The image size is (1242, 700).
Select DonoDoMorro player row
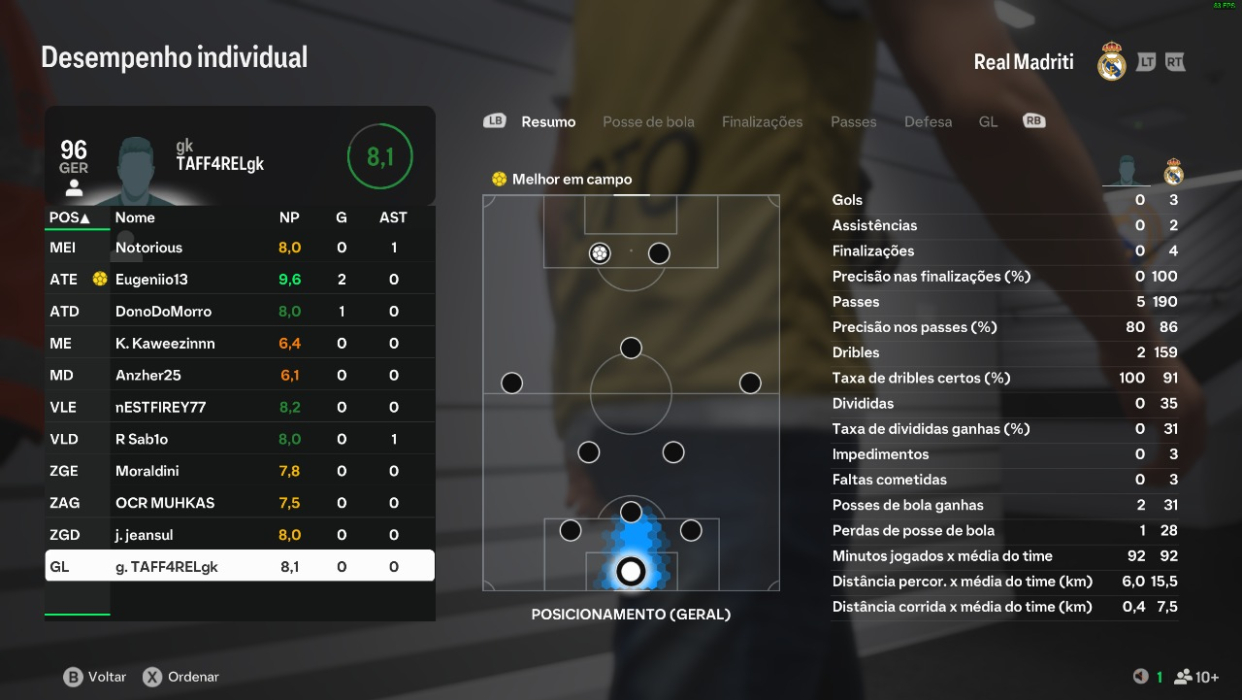240,311
